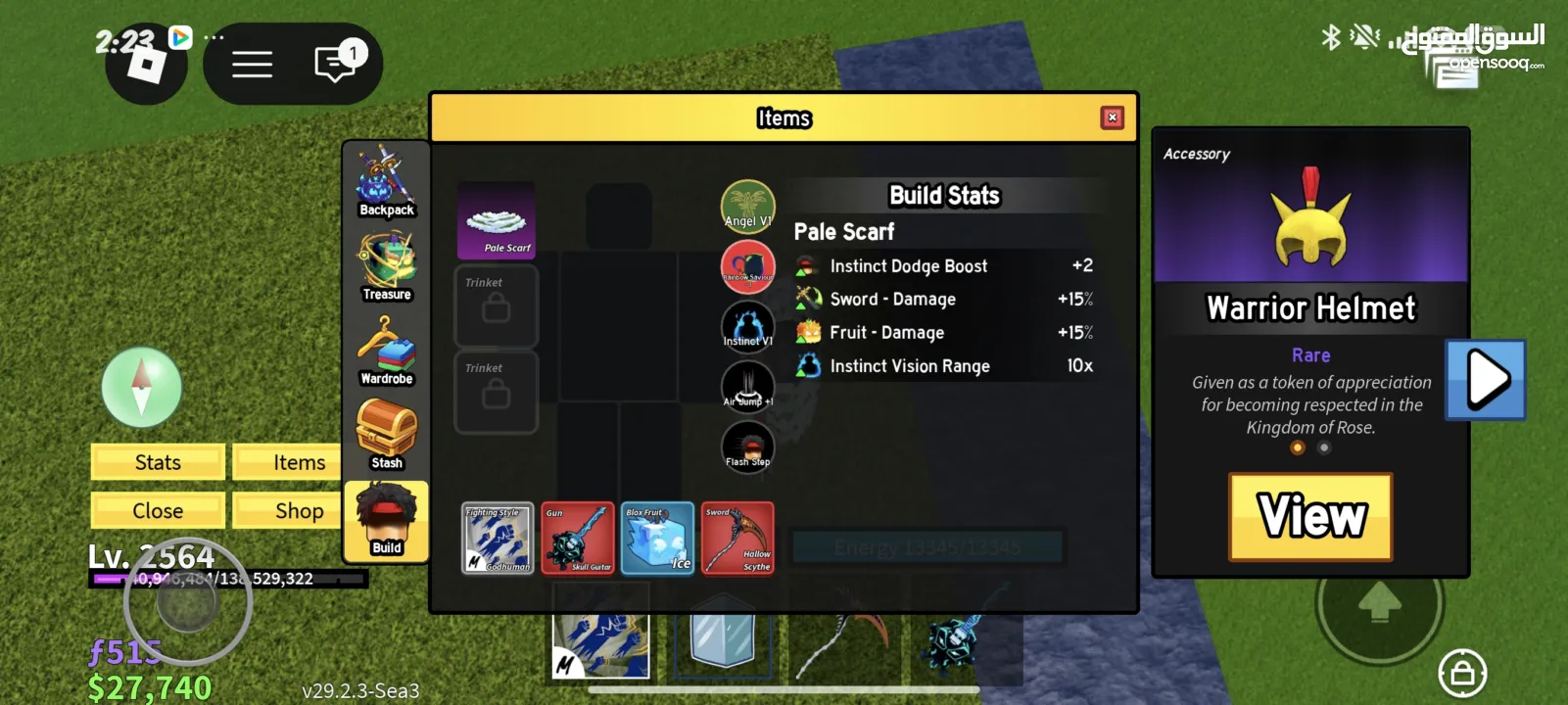This screenshot has height=705, width=1568.
Task: Choose the Godhuman fighting style slot
Action: tap(498, 538)
